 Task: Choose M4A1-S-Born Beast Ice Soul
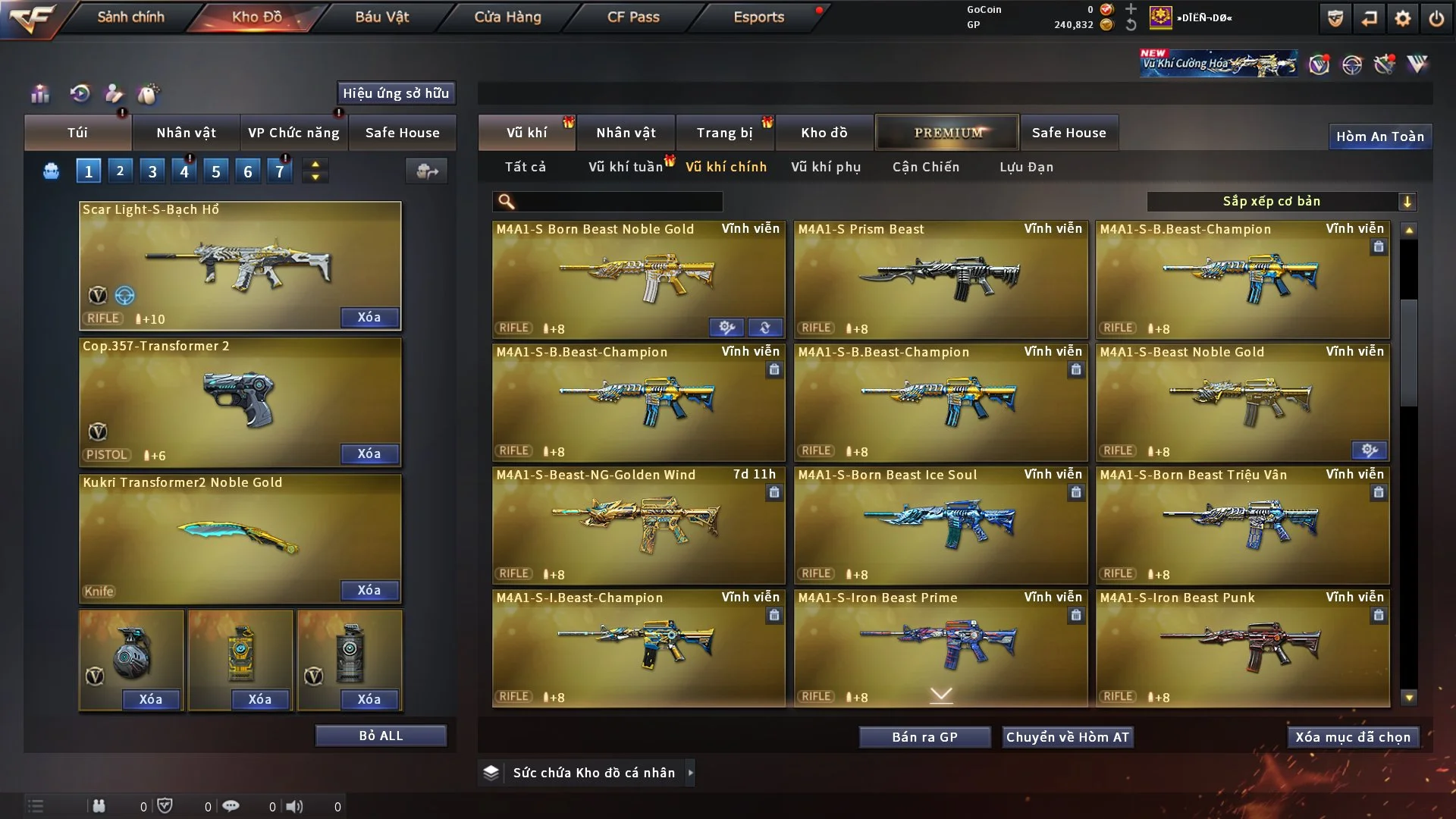tap(940, 525)
